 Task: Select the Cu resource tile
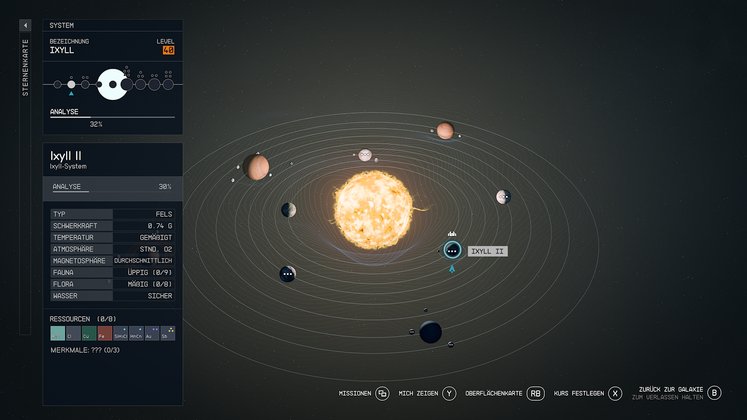coord(89,333)
